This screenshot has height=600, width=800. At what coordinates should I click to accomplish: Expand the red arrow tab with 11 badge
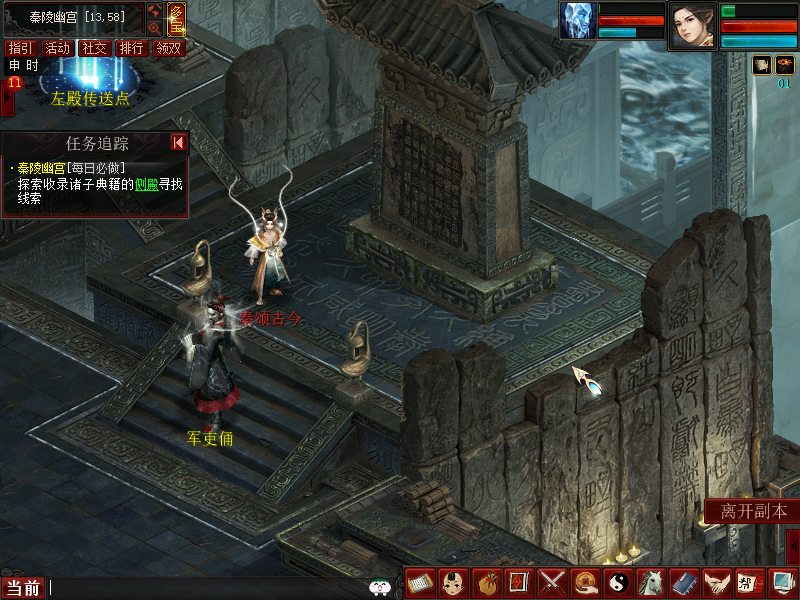[x=7, y=98]
